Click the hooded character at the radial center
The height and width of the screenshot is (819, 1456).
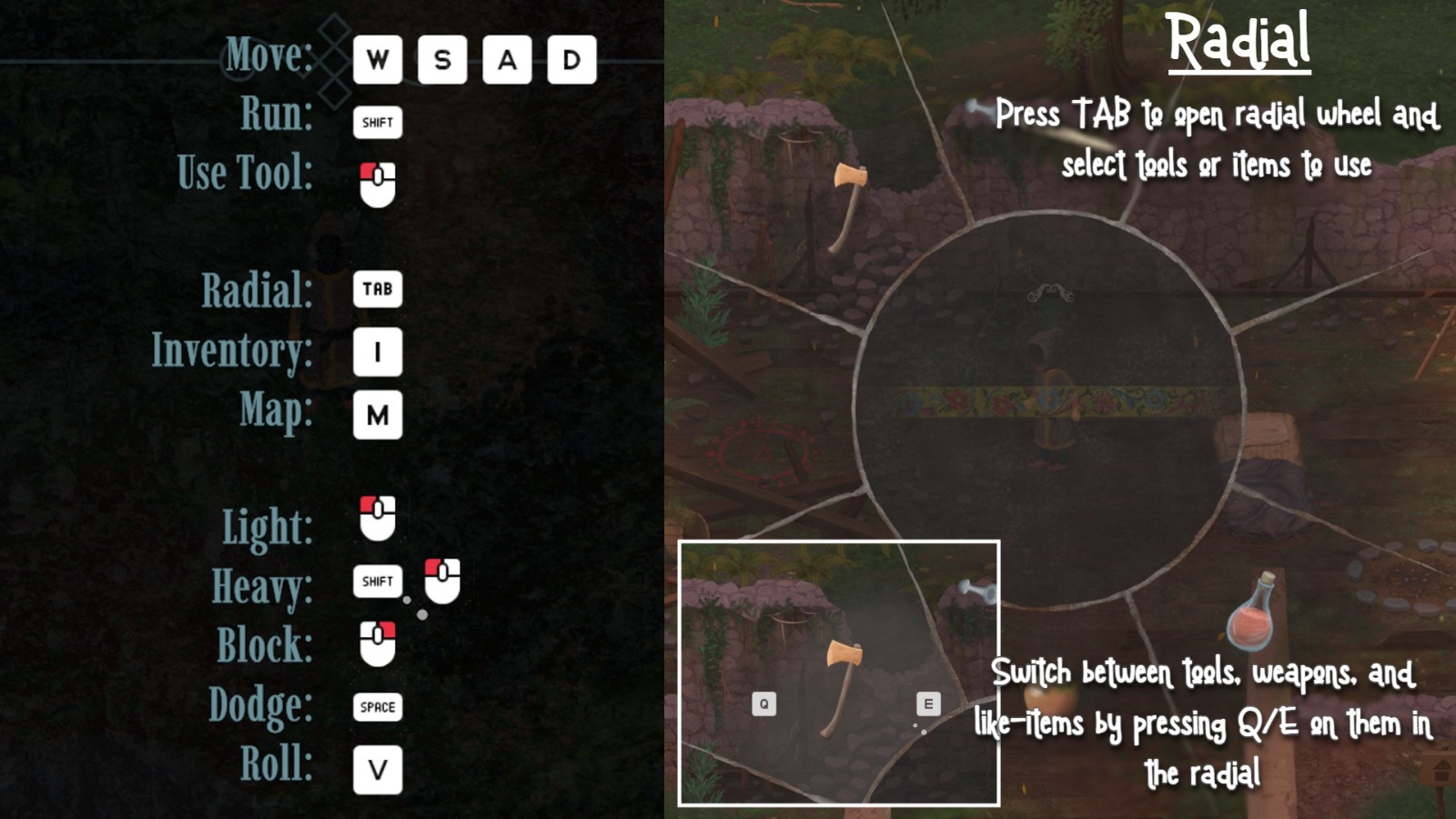(1046, 391)
